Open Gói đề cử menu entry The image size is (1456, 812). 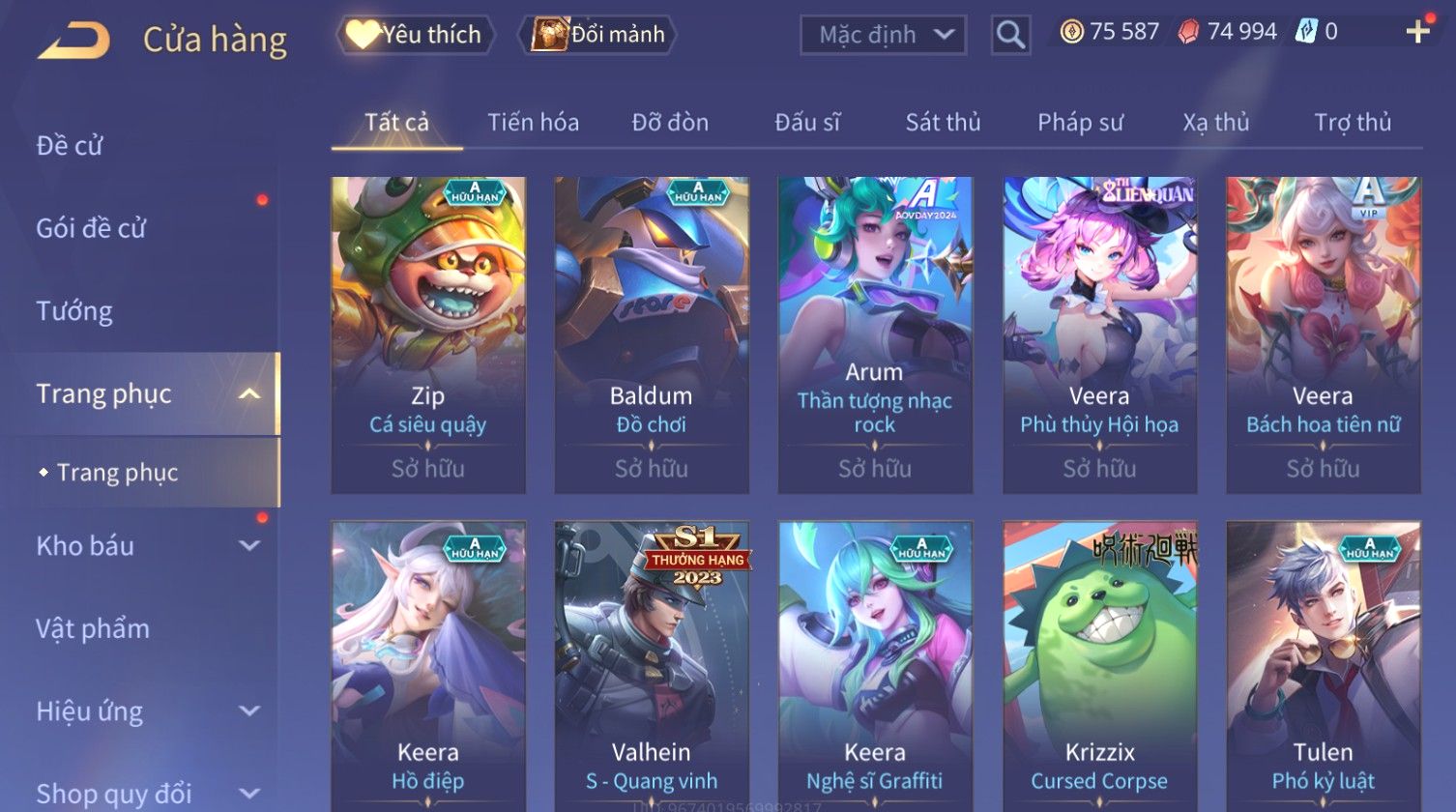[91, 228]
